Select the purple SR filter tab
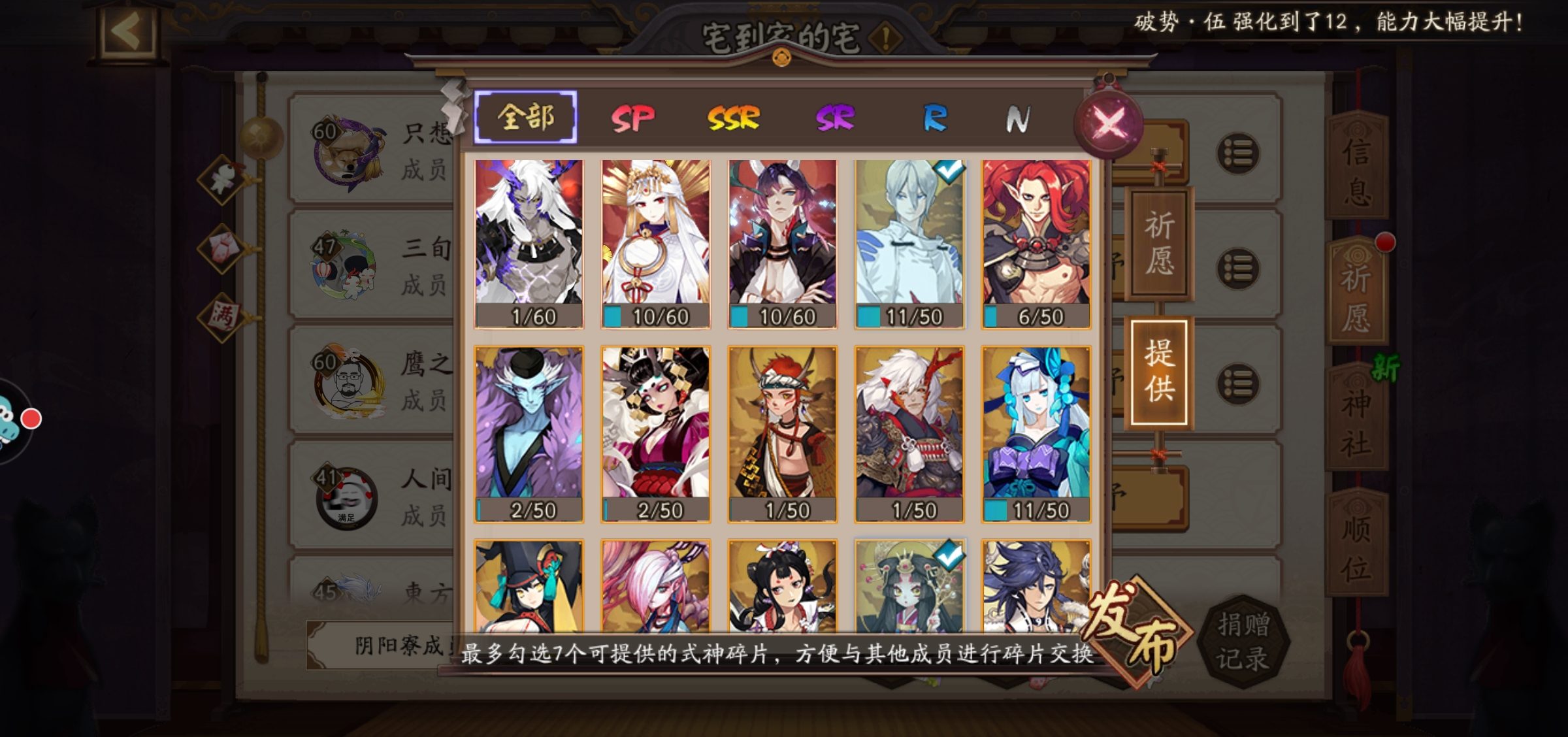The height and width of the screenshot is (737, 1568). pos(834,119)
